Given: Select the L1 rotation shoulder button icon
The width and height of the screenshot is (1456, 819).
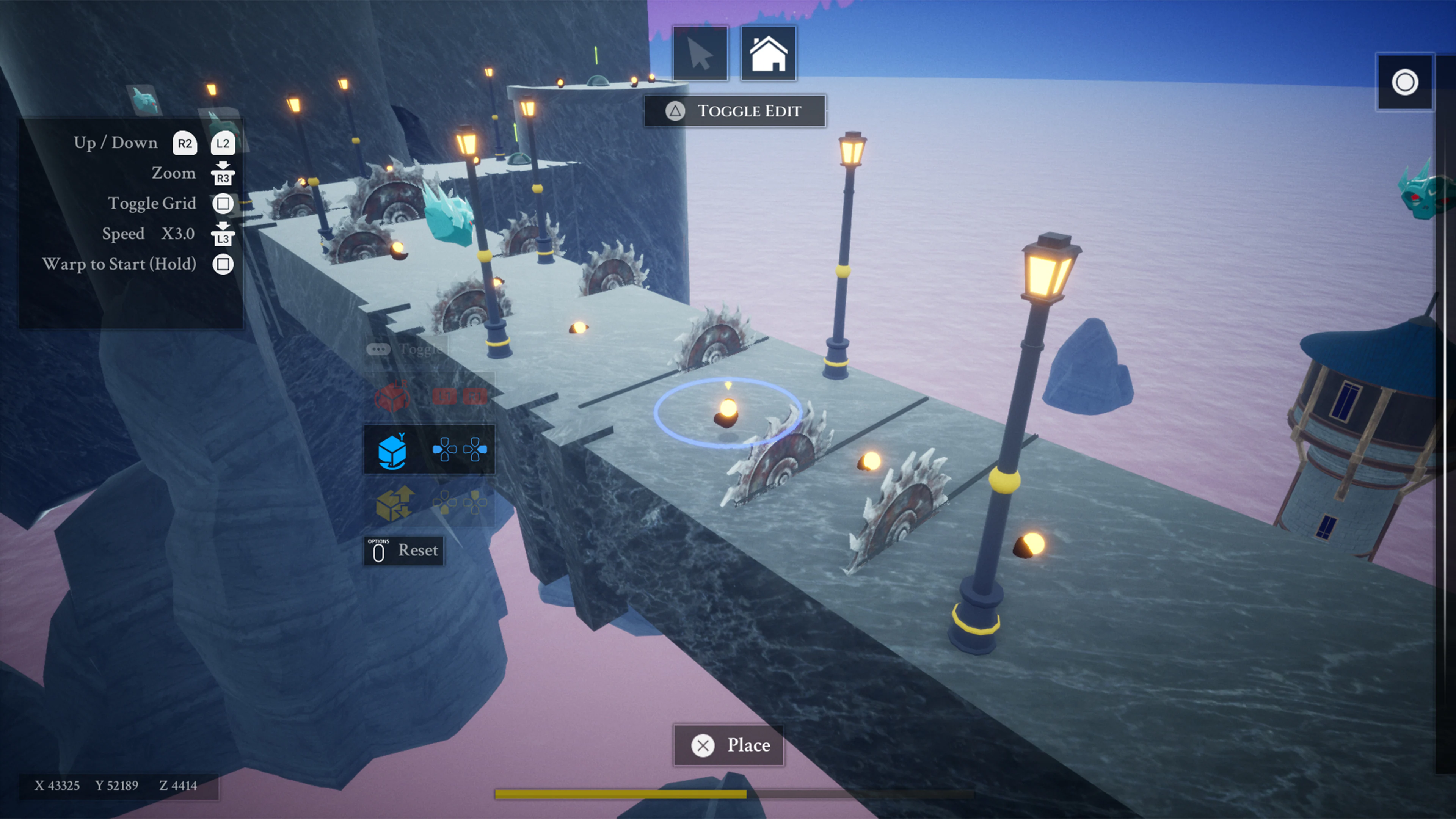Looking at the screenshot, I should pos(446,396).
